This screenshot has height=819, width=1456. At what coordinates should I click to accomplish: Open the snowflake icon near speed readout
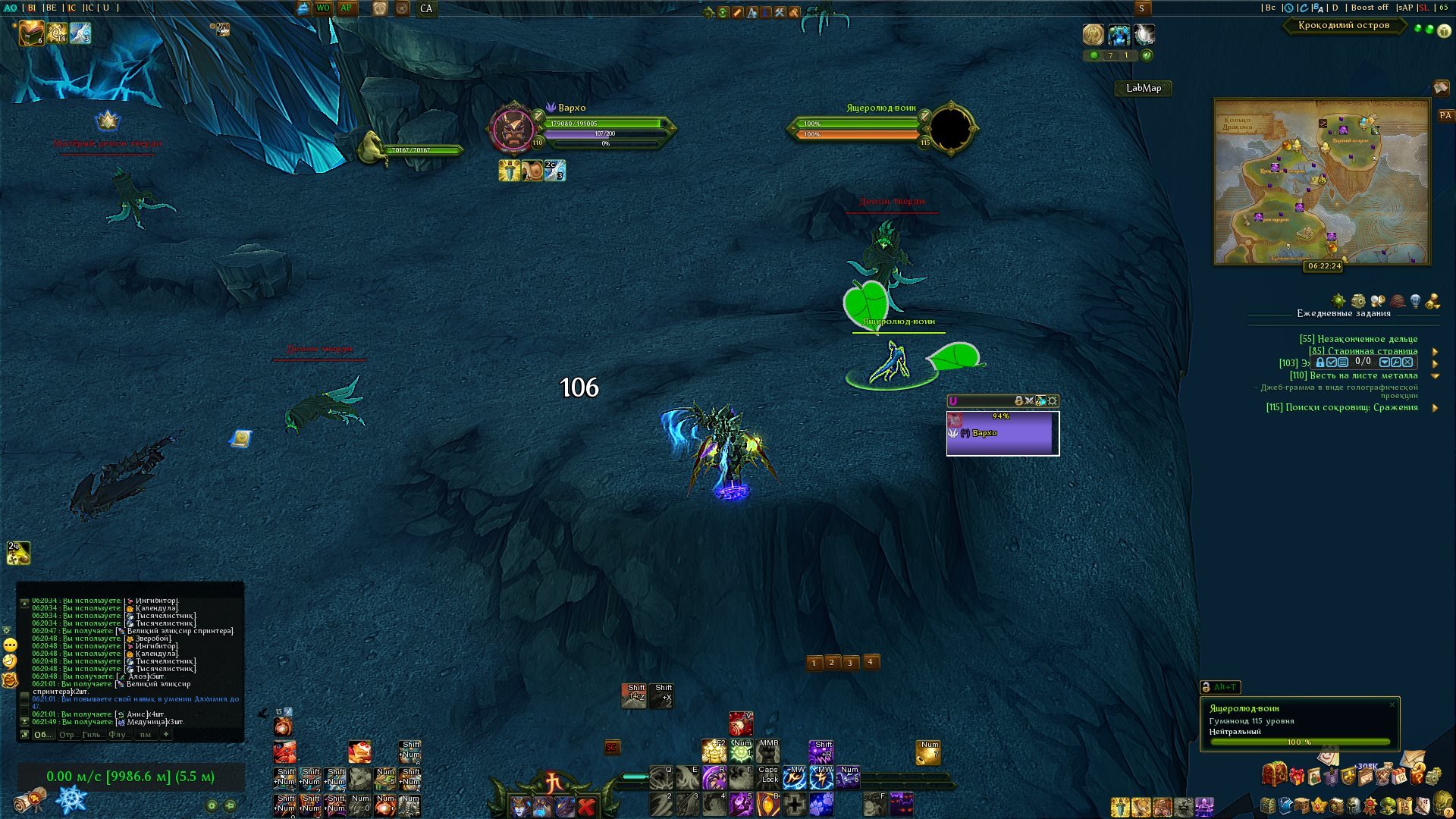point(72,800)
